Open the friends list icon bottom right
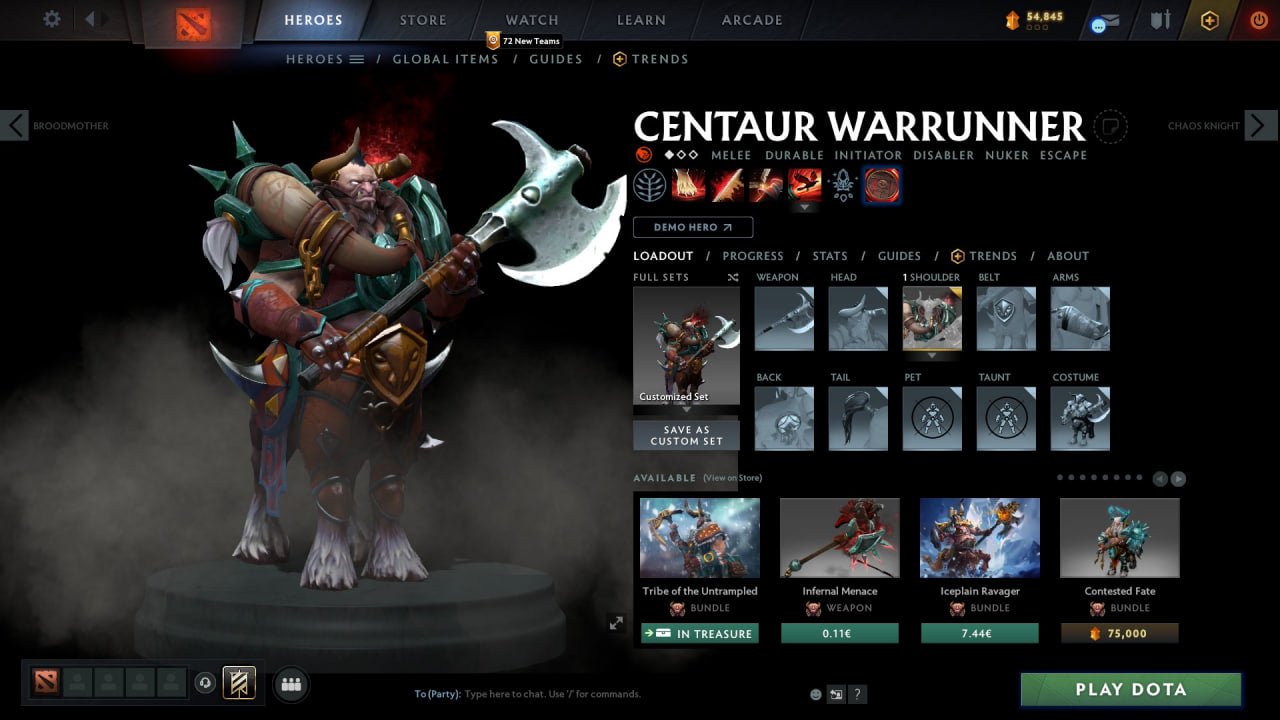This screenshot has height=720, width=1280. (x=290, y=684)
